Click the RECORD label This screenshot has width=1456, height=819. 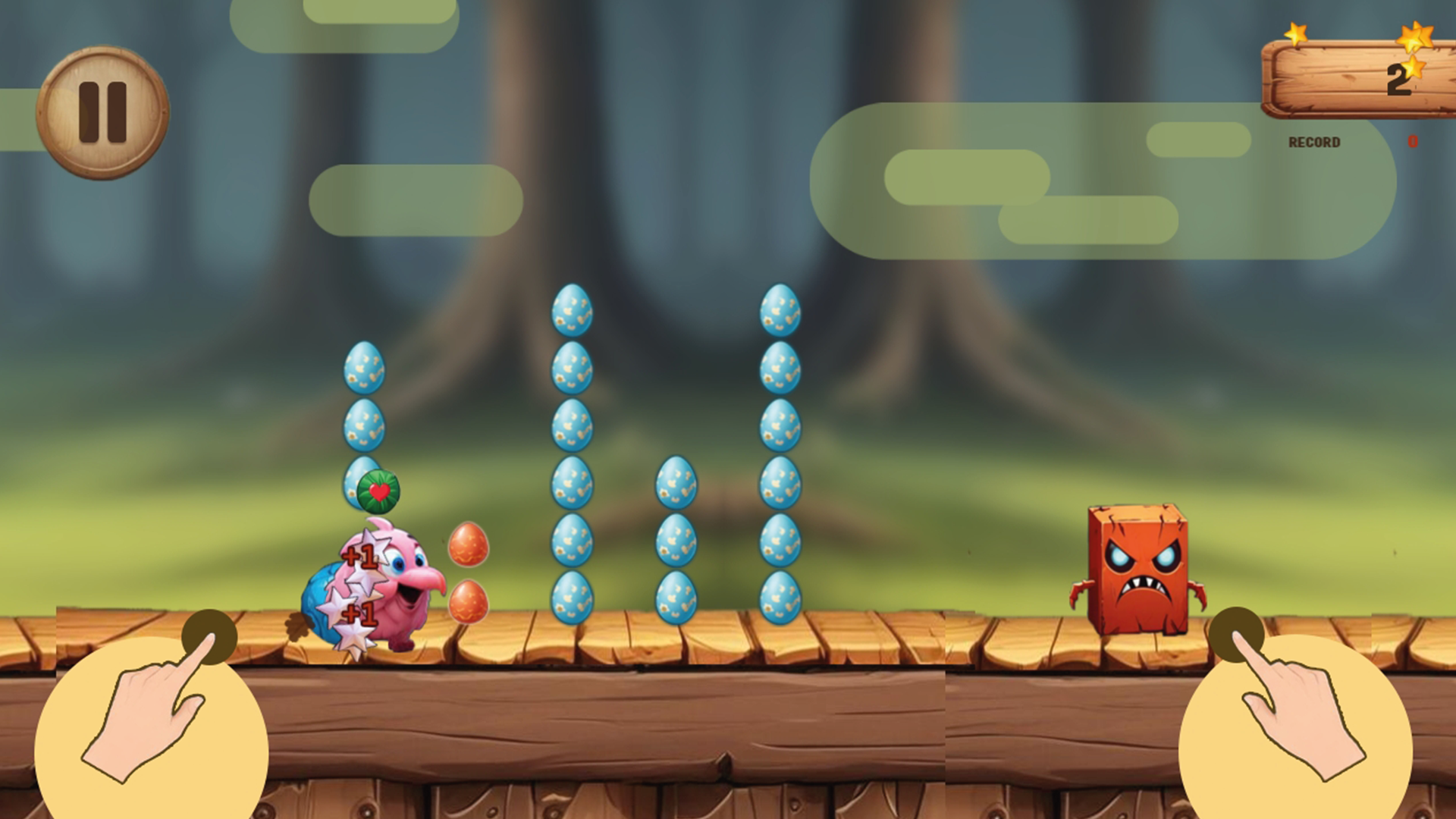[1313, 140]
